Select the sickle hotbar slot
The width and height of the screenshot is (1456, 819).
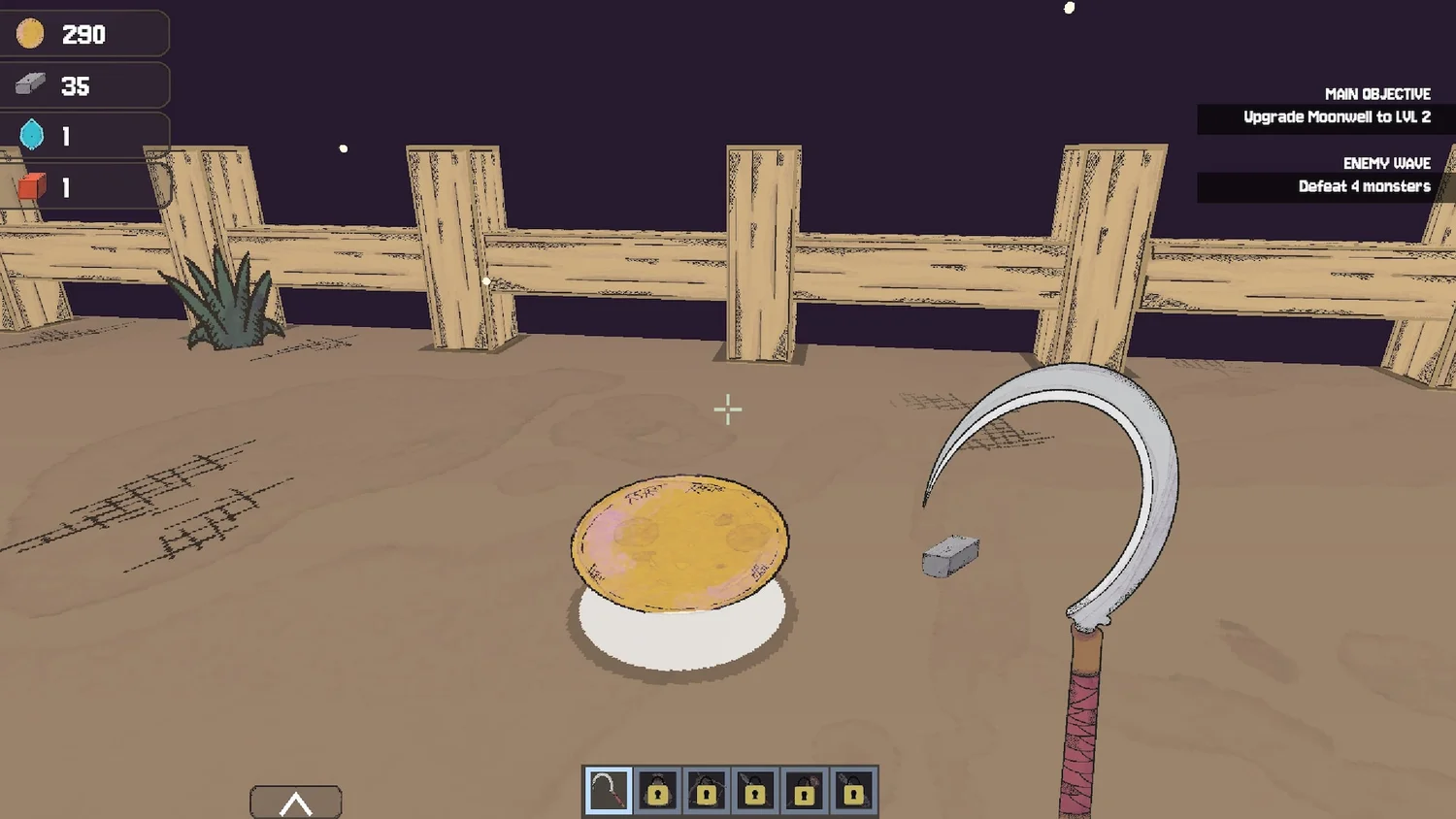[609, 791]
